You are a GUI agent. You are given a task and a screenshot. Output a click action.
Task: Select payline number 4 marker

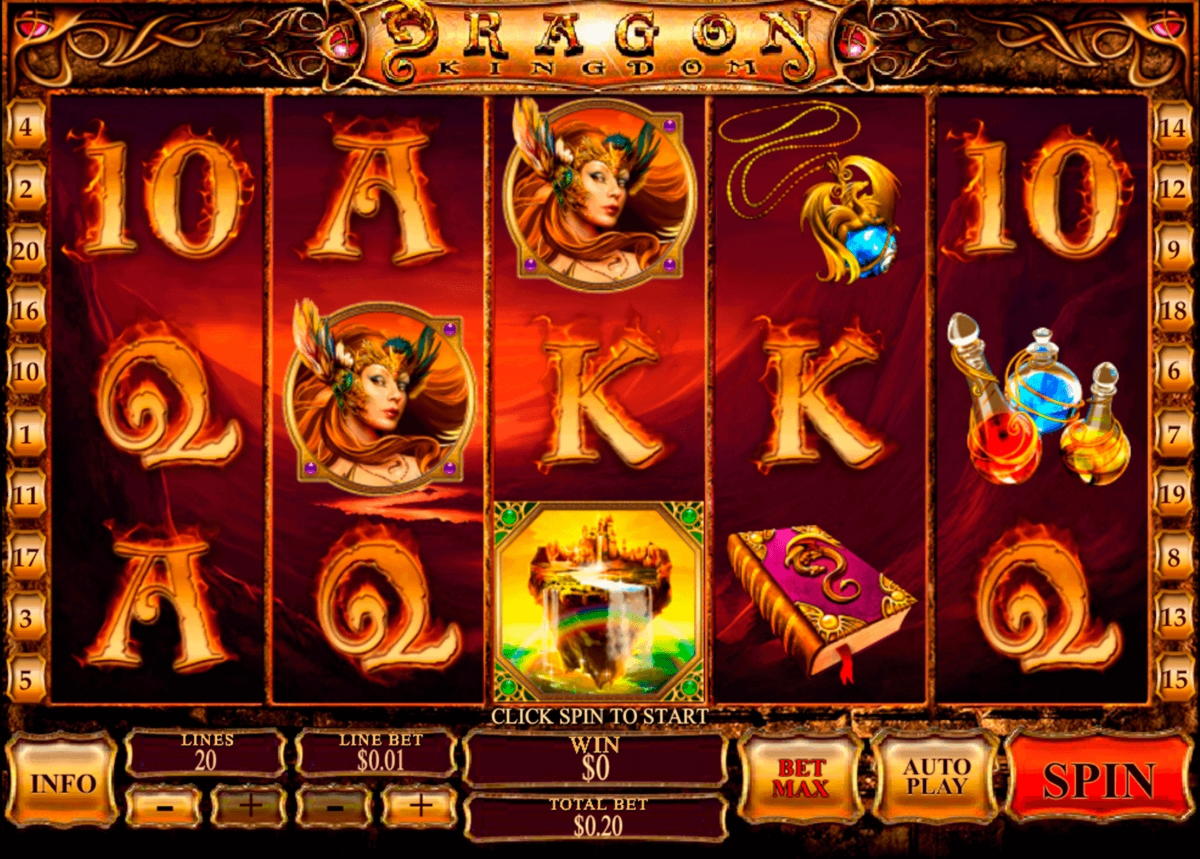(x=26, y=127)
